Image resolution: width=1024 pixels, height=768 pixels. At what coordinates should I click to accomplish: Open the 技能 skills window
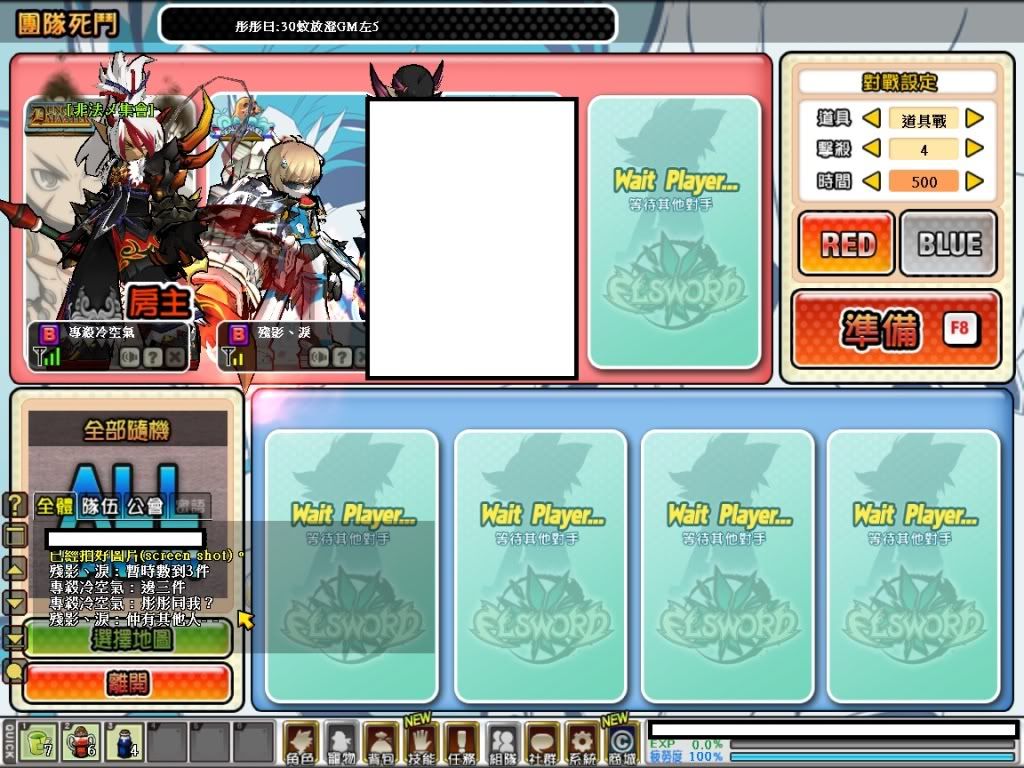(x=422, y=743)
